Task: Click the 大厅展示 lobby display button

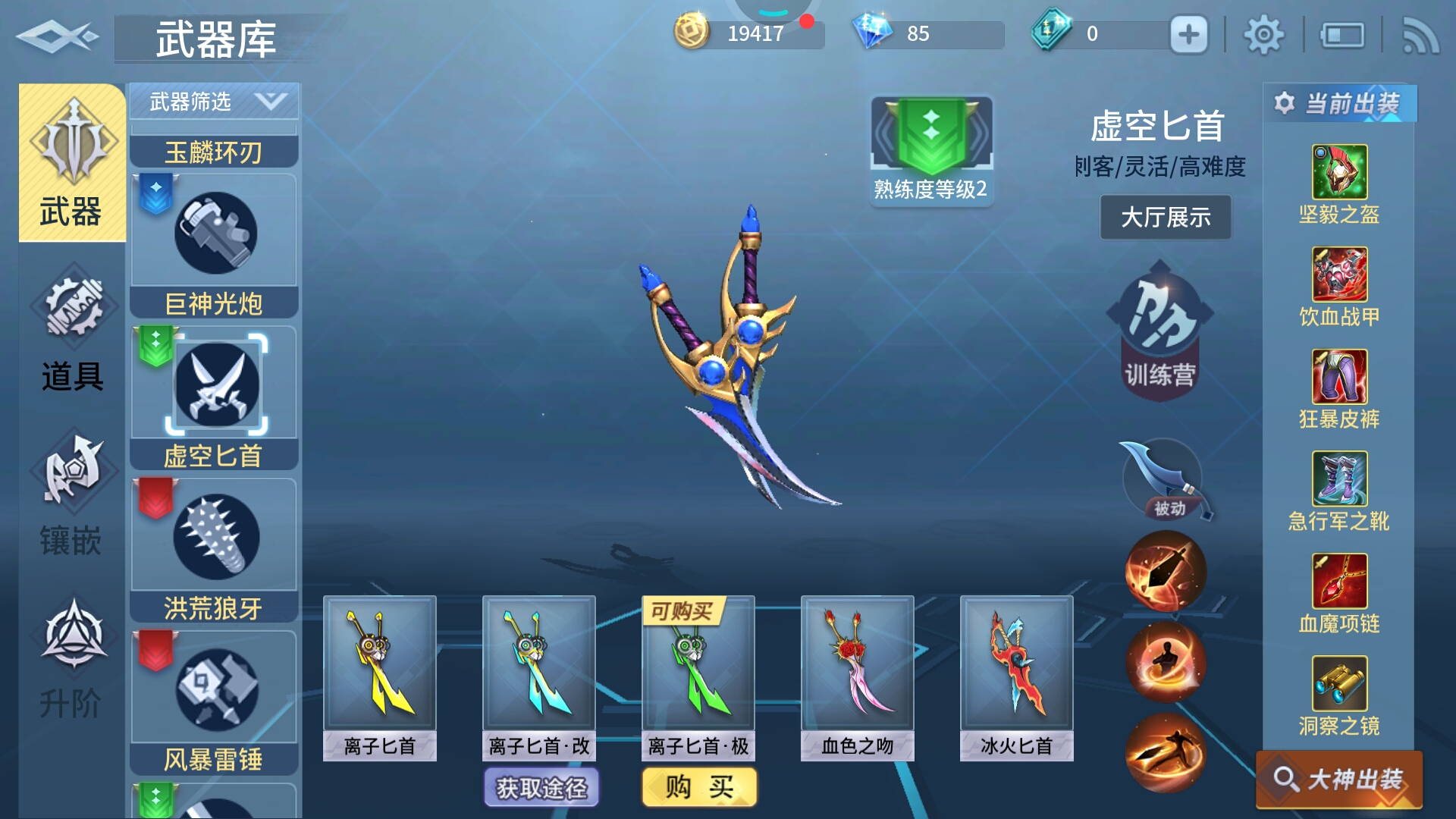Action: (1166, 218)
